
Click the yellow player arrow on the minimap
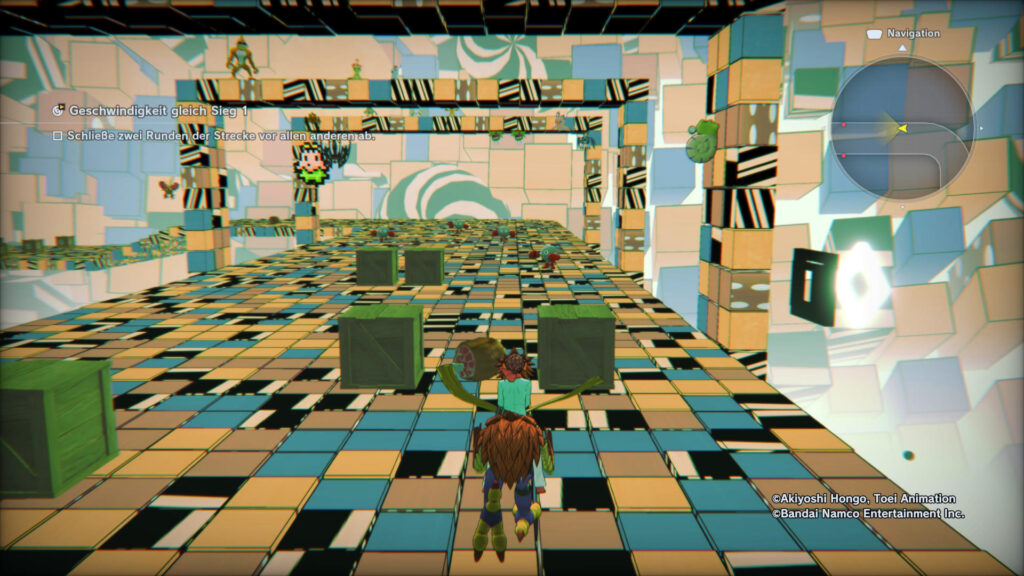point(901,128)
